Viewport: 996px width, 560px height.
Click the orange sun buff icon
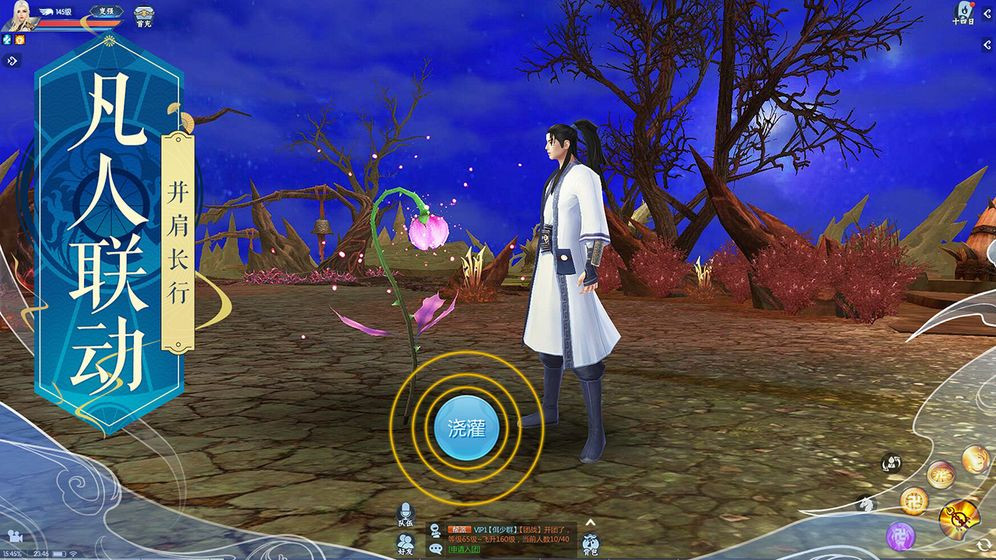tap(19, 39)
